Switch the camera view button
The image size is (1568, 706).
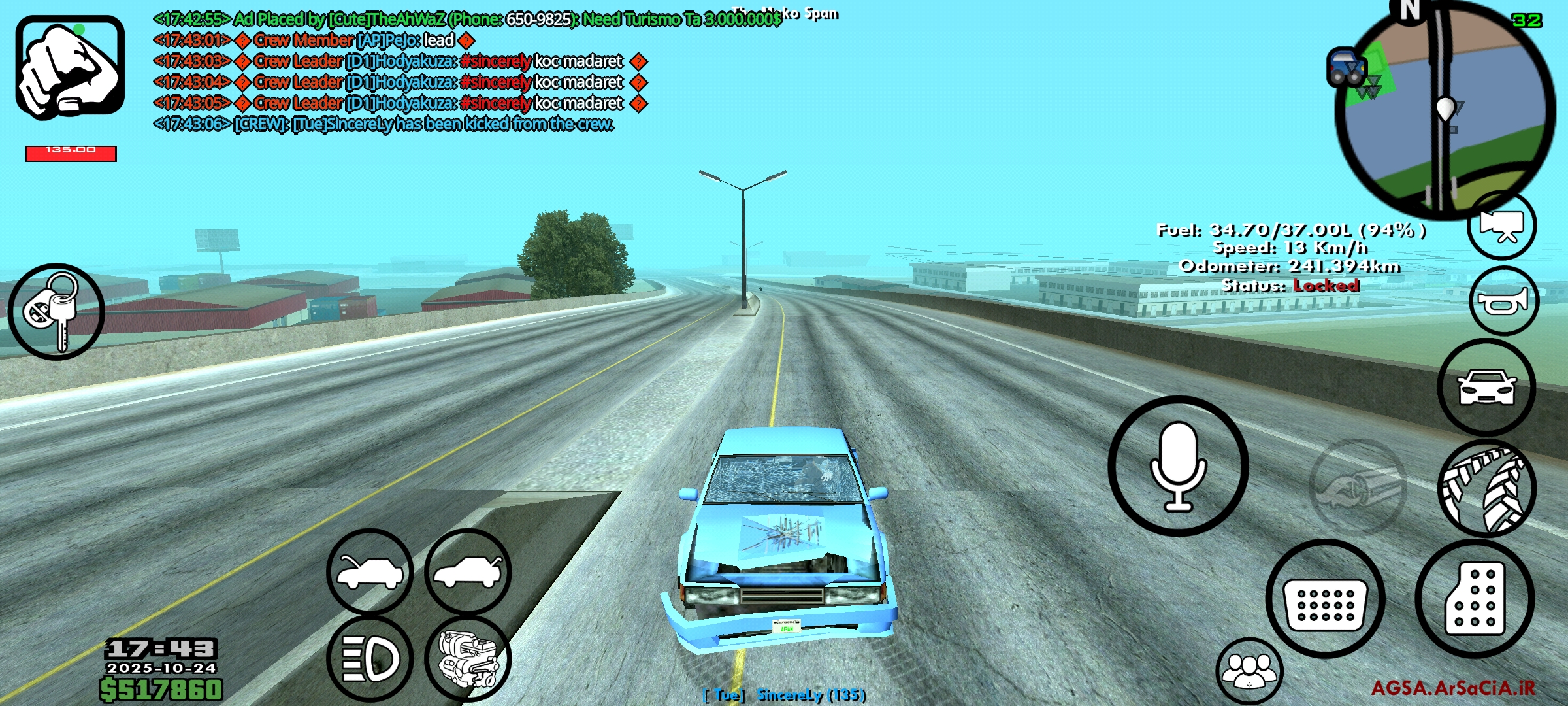point(1501,226)
